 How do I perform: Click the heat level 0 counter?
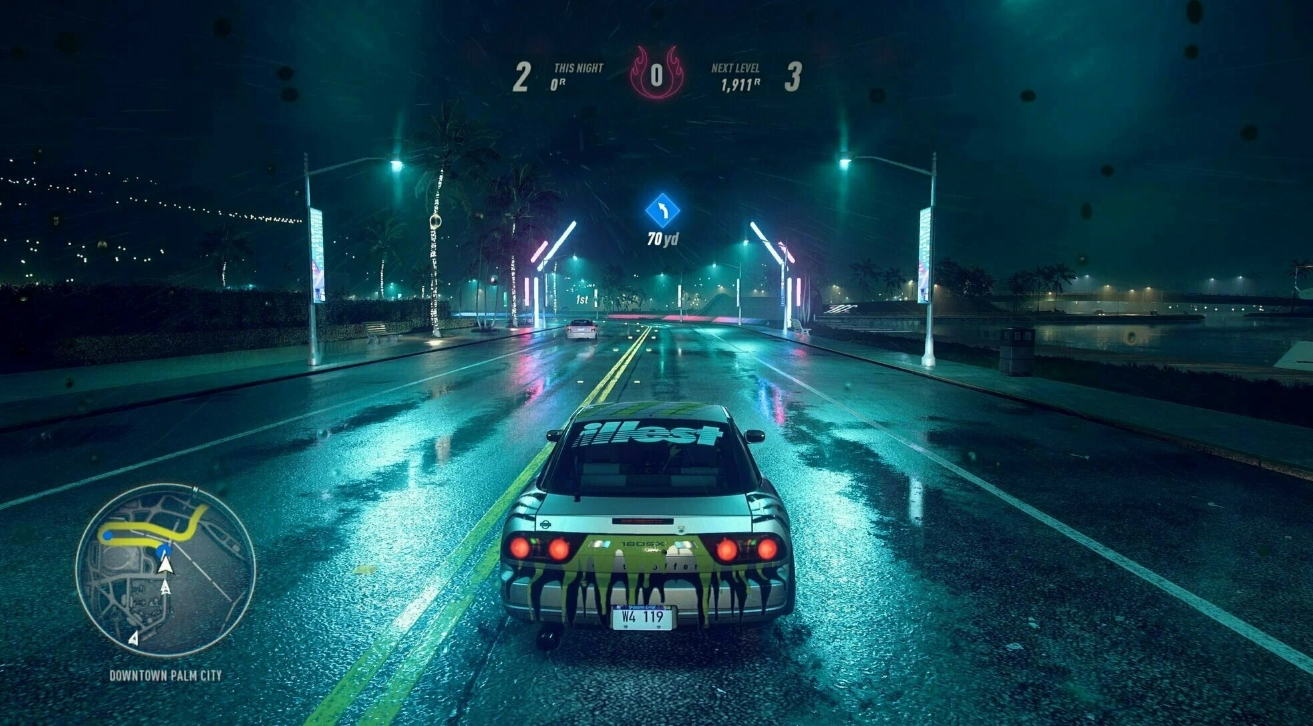pos(657,74)
